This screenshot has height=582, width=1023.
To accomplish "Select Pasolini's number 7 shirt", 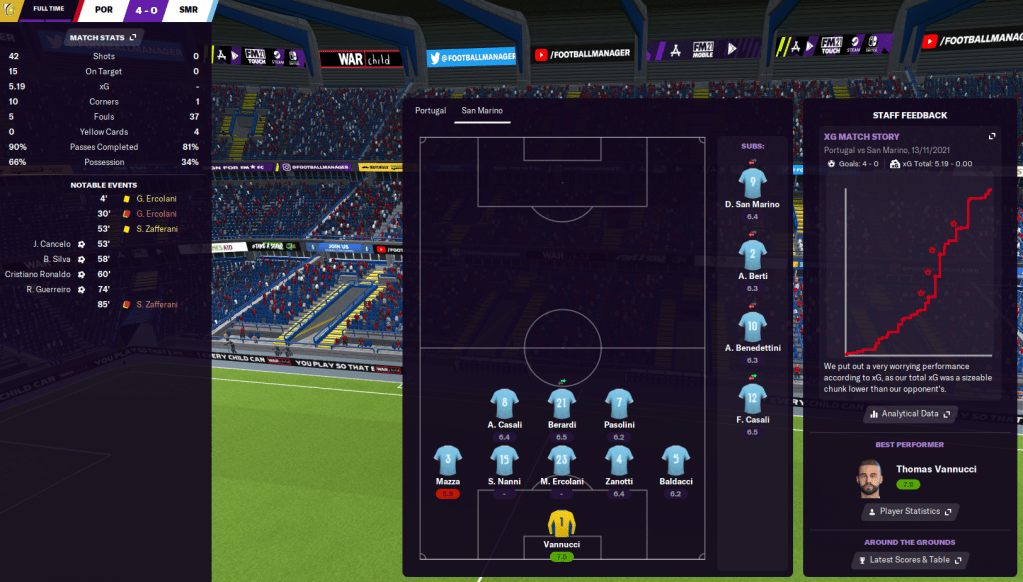I will click(619, 403).
